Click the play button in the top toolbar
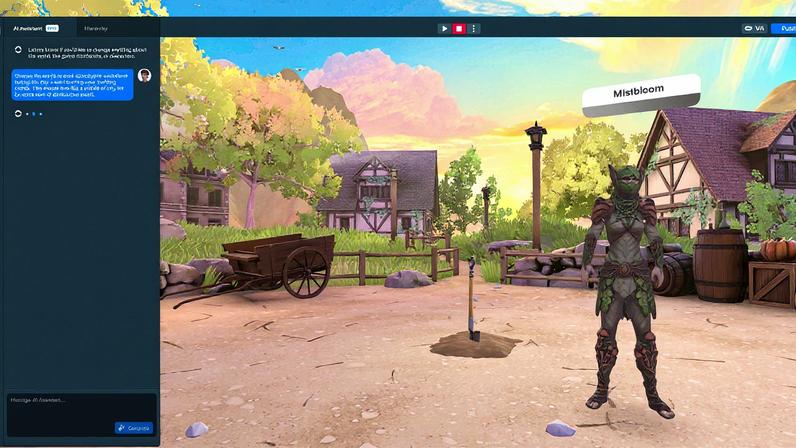The width and height of the screenshot is (796, 448). [444, 28]
